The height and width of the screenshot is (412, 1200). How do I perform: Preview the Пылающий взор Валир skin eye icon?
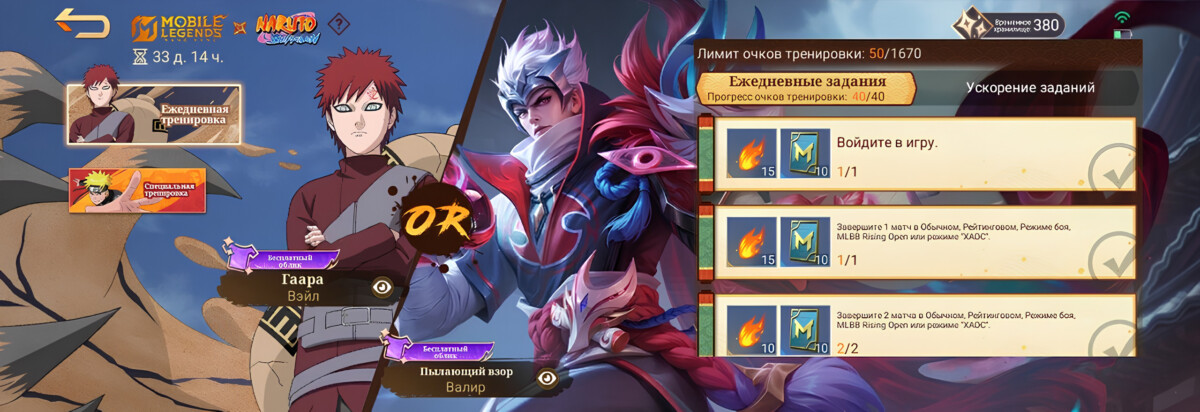click(x=547, y=378)
